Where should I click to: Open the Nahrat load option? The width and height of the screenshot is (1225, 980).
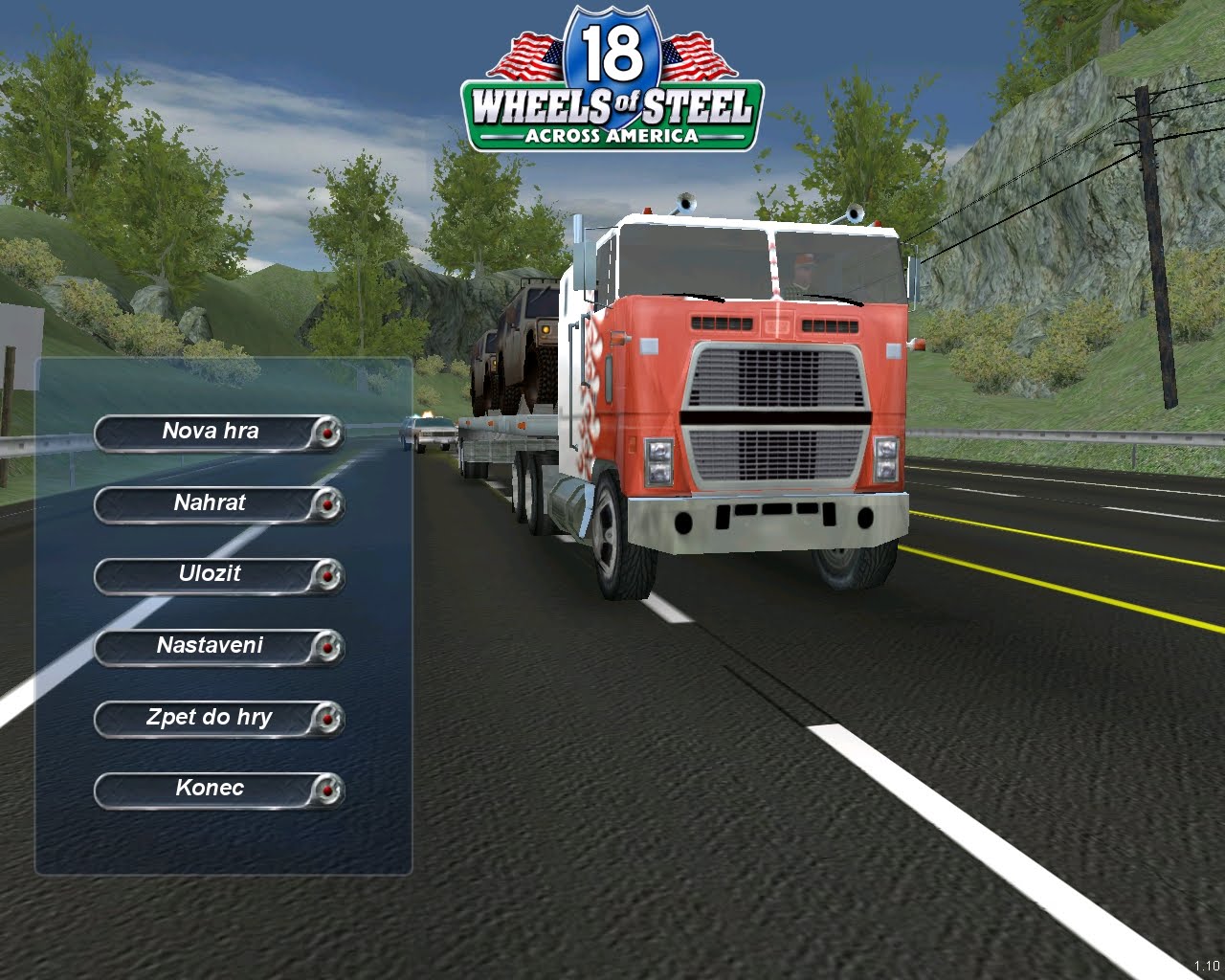coord(210,502)
